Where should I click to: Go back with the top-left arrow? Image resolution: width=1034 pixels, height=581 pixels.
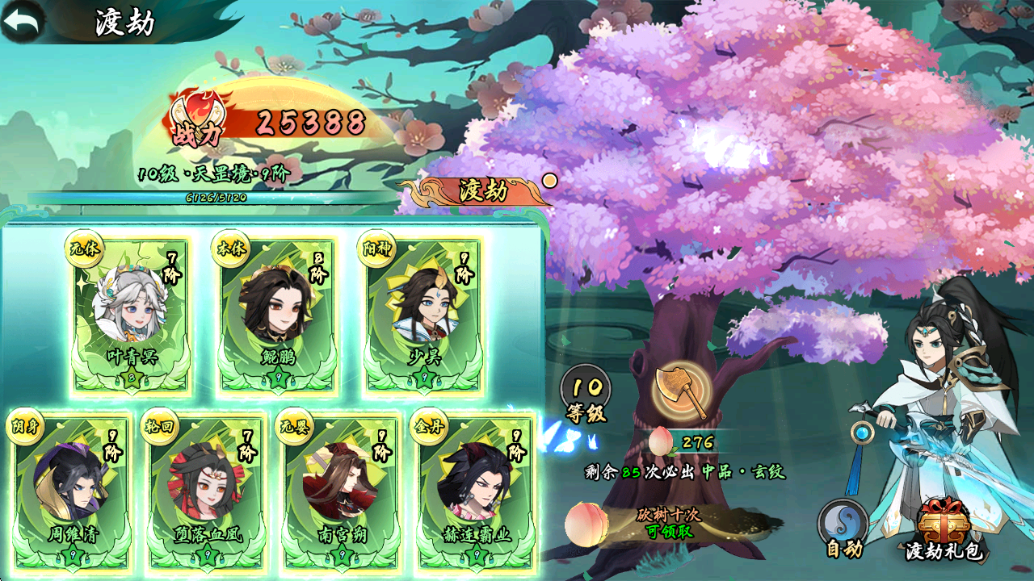[22, 20]
